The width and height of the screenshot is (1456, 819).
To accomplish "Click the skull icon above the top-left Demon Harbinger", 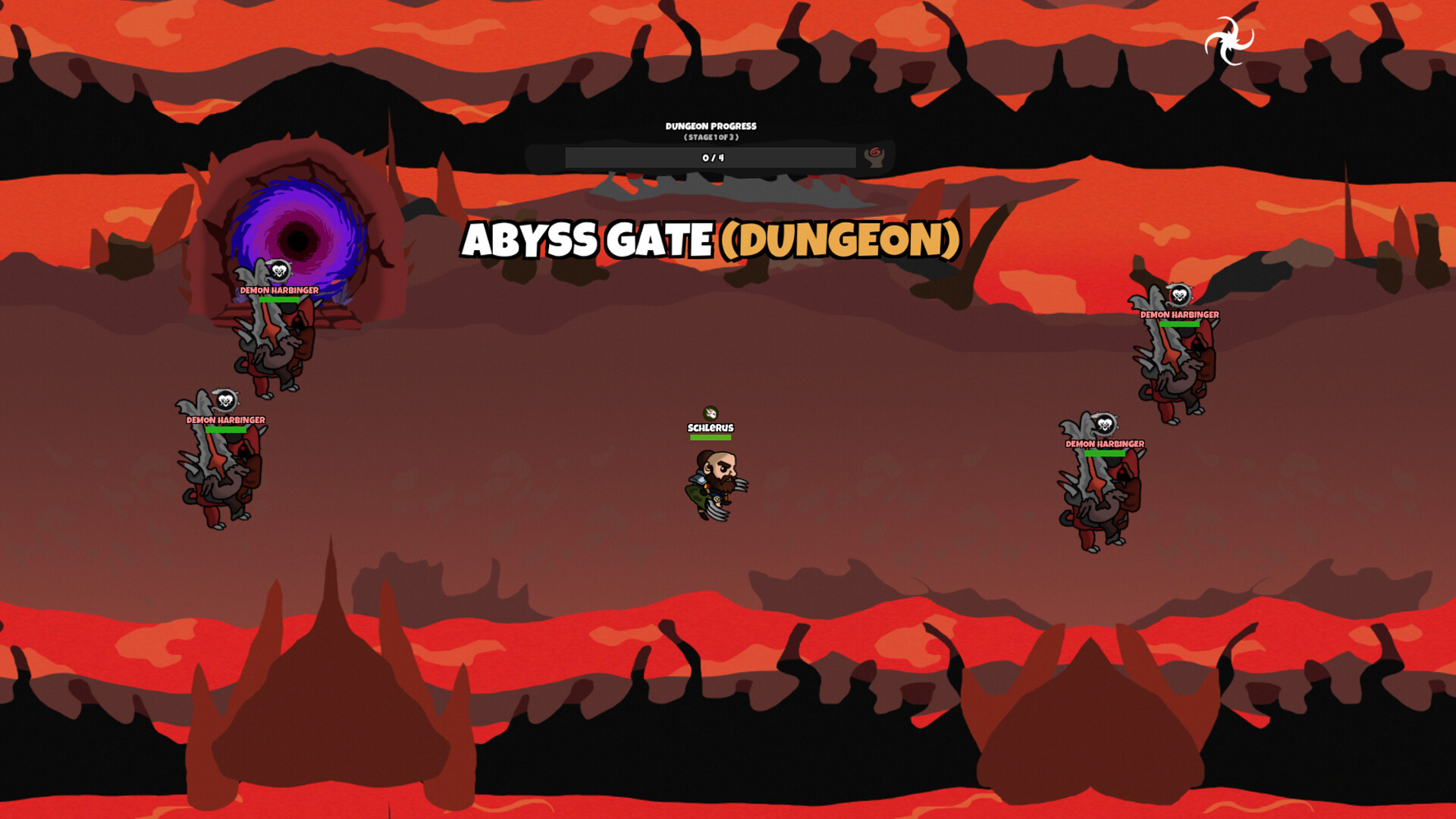I will tap(278, 271).
